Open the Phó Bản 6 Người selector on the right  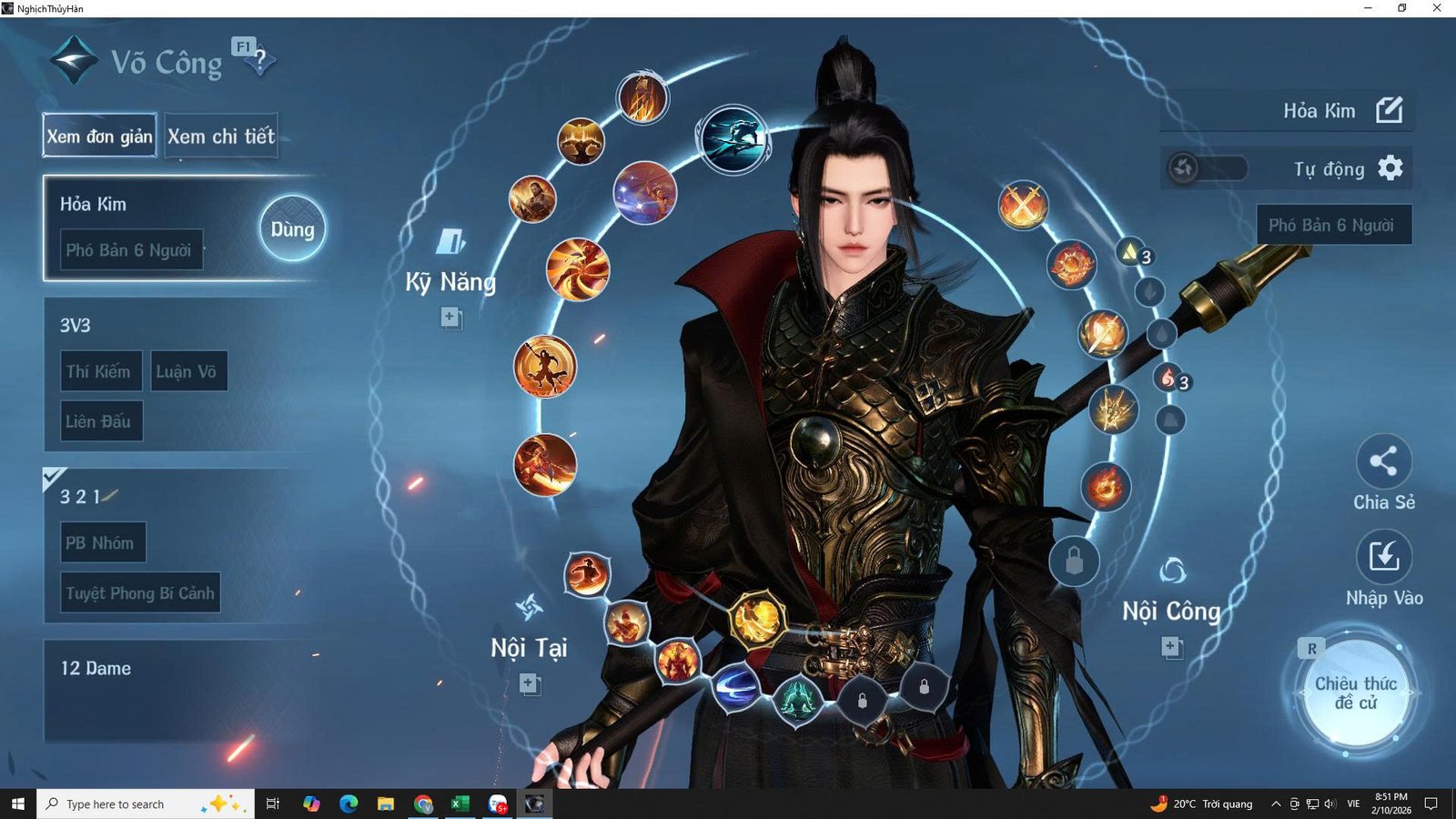1333,225
